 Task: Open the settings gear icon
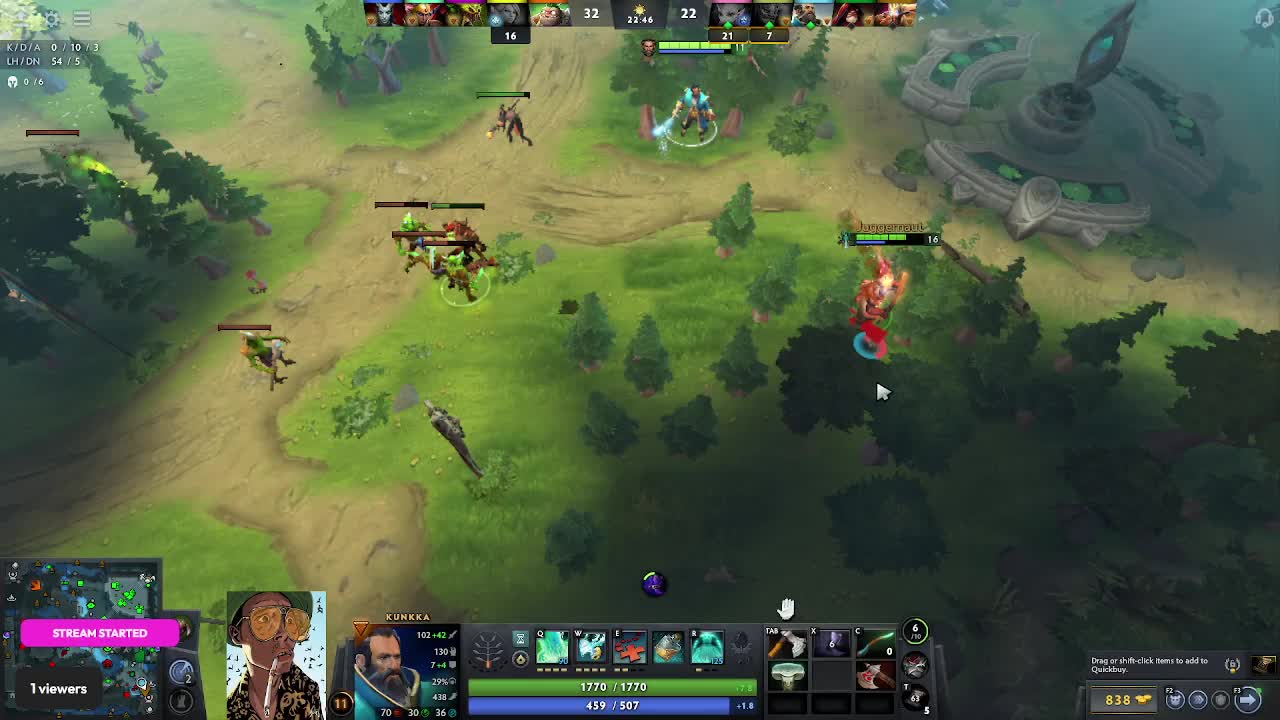coord(52,18)
